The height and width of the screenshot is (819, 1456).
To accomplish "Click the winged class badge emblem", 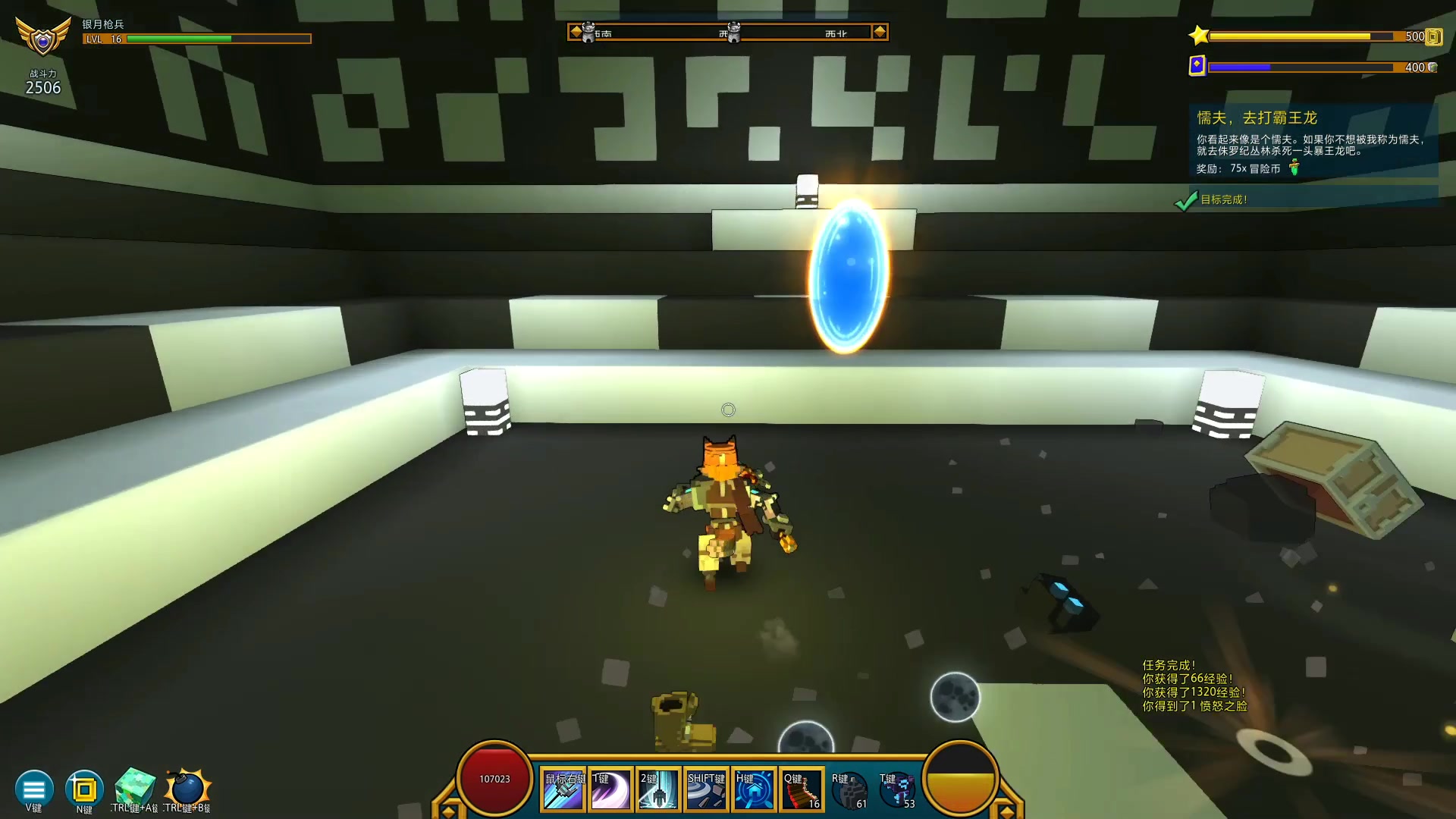I will (43, 36).
